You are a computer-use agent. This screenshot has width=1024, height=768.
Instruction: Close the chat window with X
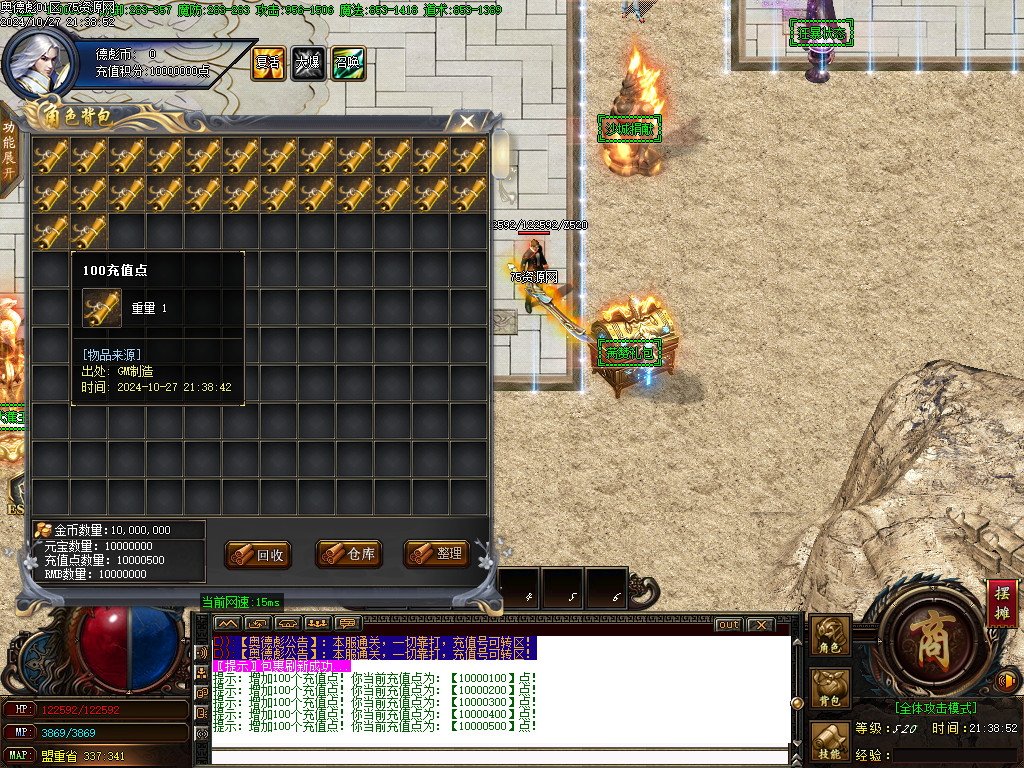760,624
